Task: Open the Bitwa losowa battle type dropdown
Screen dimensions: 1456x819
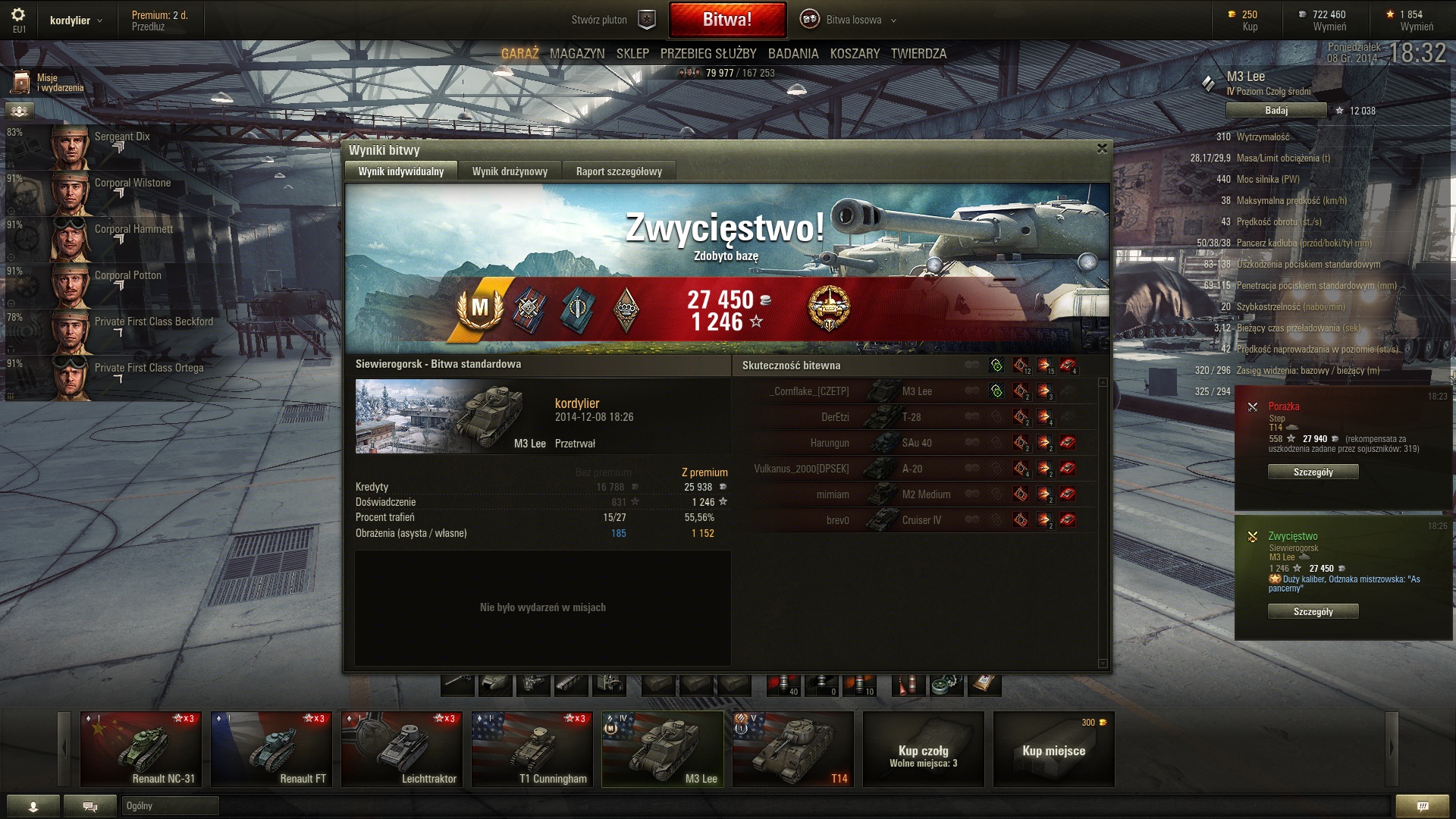Action: click(x=854, y=20)
